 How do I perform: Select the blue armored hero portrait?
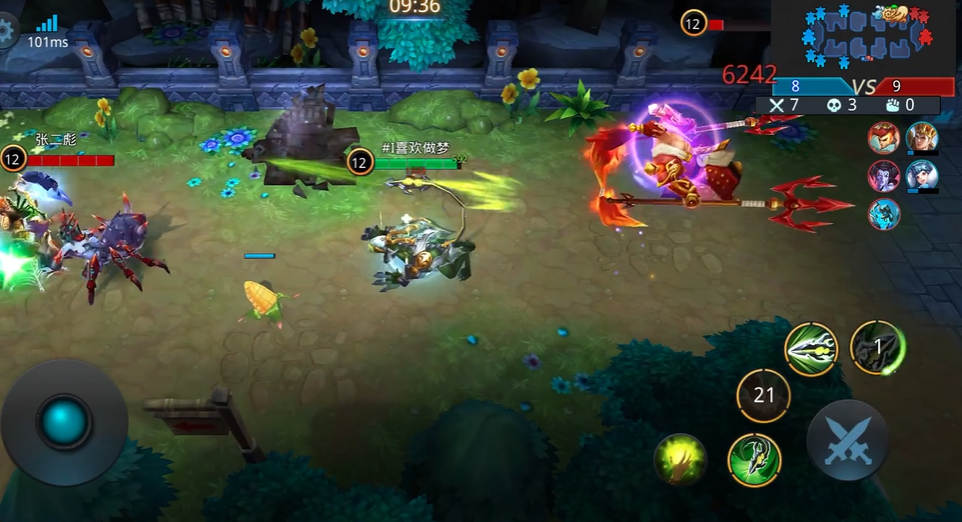click(x=883, y=214)
